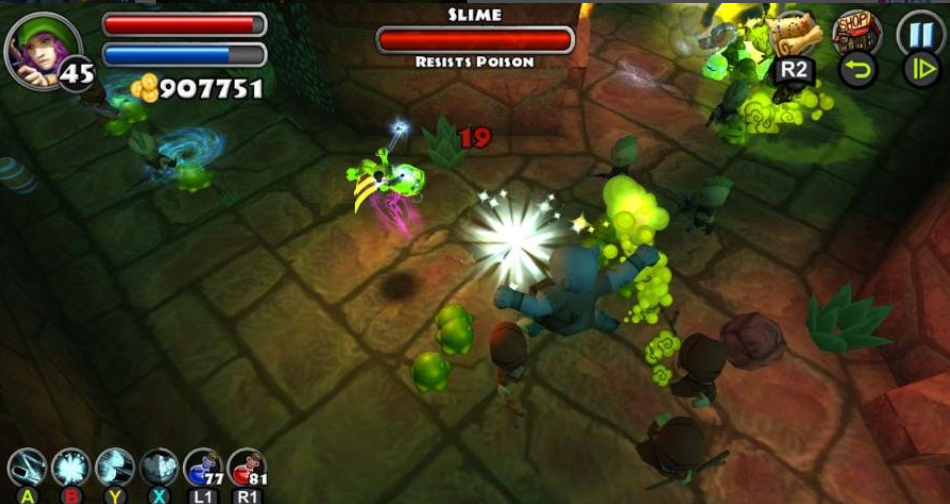
Task: Trigger the frost cloud skill
Action: point(159,468)
